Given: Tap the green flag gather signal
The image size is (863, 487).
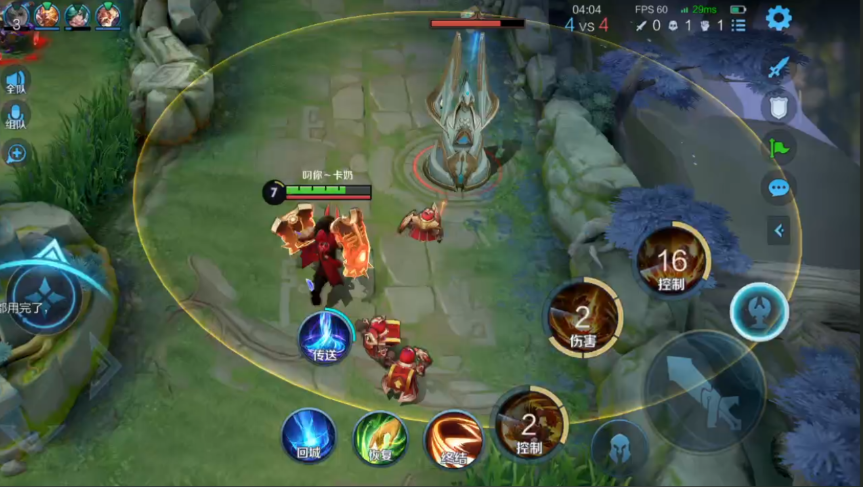Looking at the screenshot, I should coord(778,147).
